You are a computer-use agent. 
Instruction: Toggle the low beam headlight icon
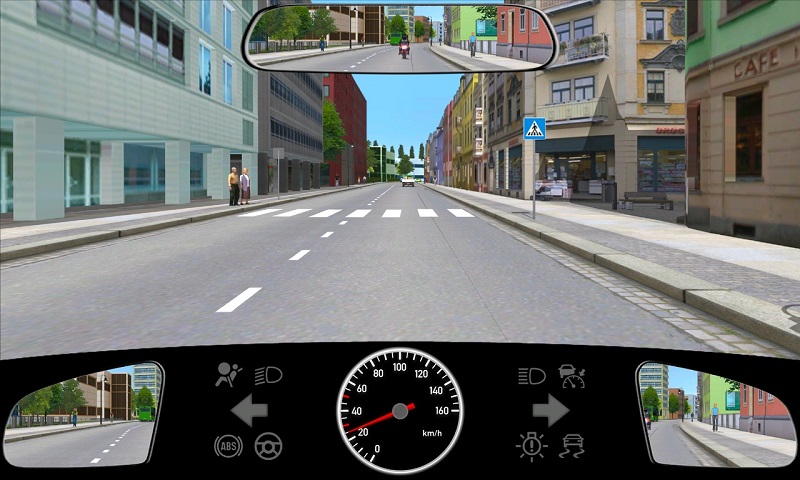tap(269, 375)
